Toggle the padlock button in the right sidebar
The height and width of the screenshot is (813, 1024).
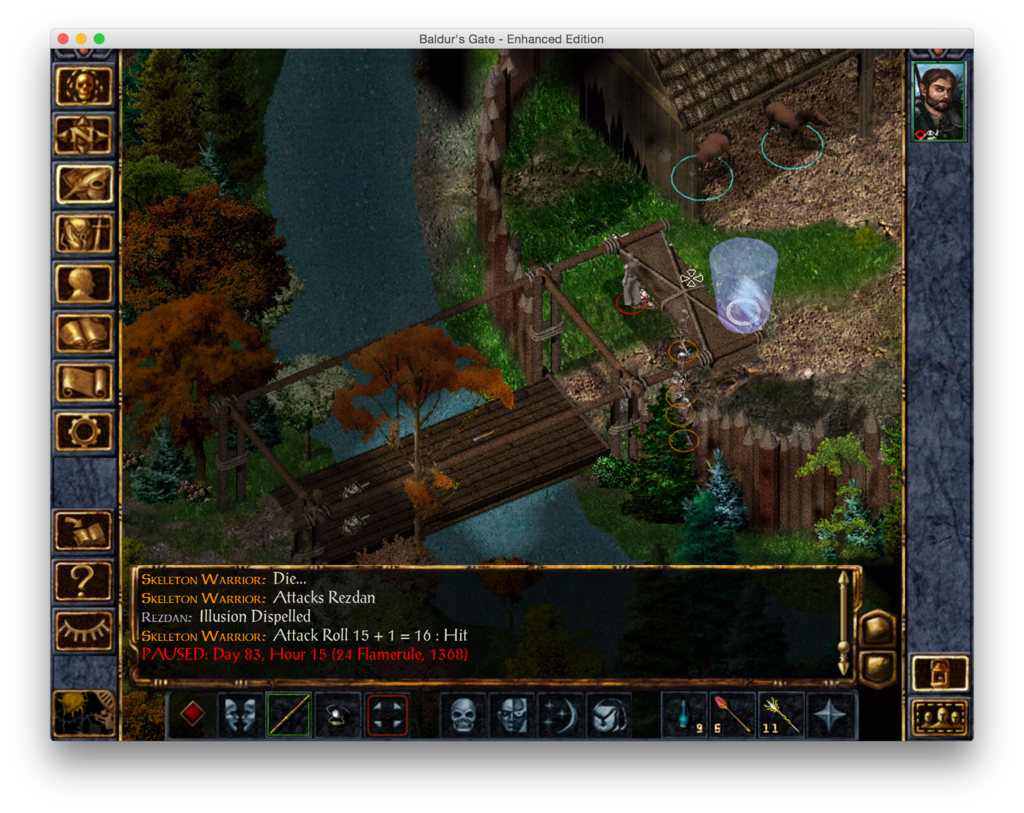coord(940,673)
